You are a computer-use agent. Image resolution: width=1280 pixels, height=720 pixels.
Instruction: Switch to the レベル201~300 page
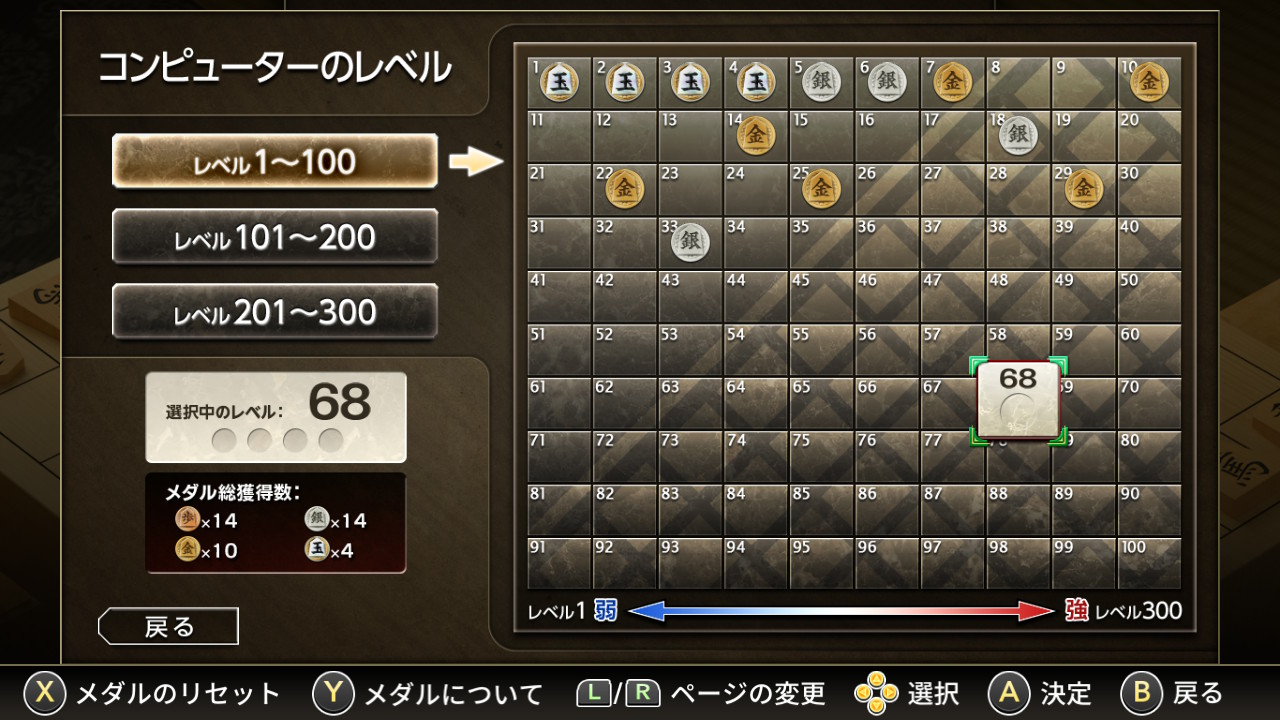(x=275, y=311)
